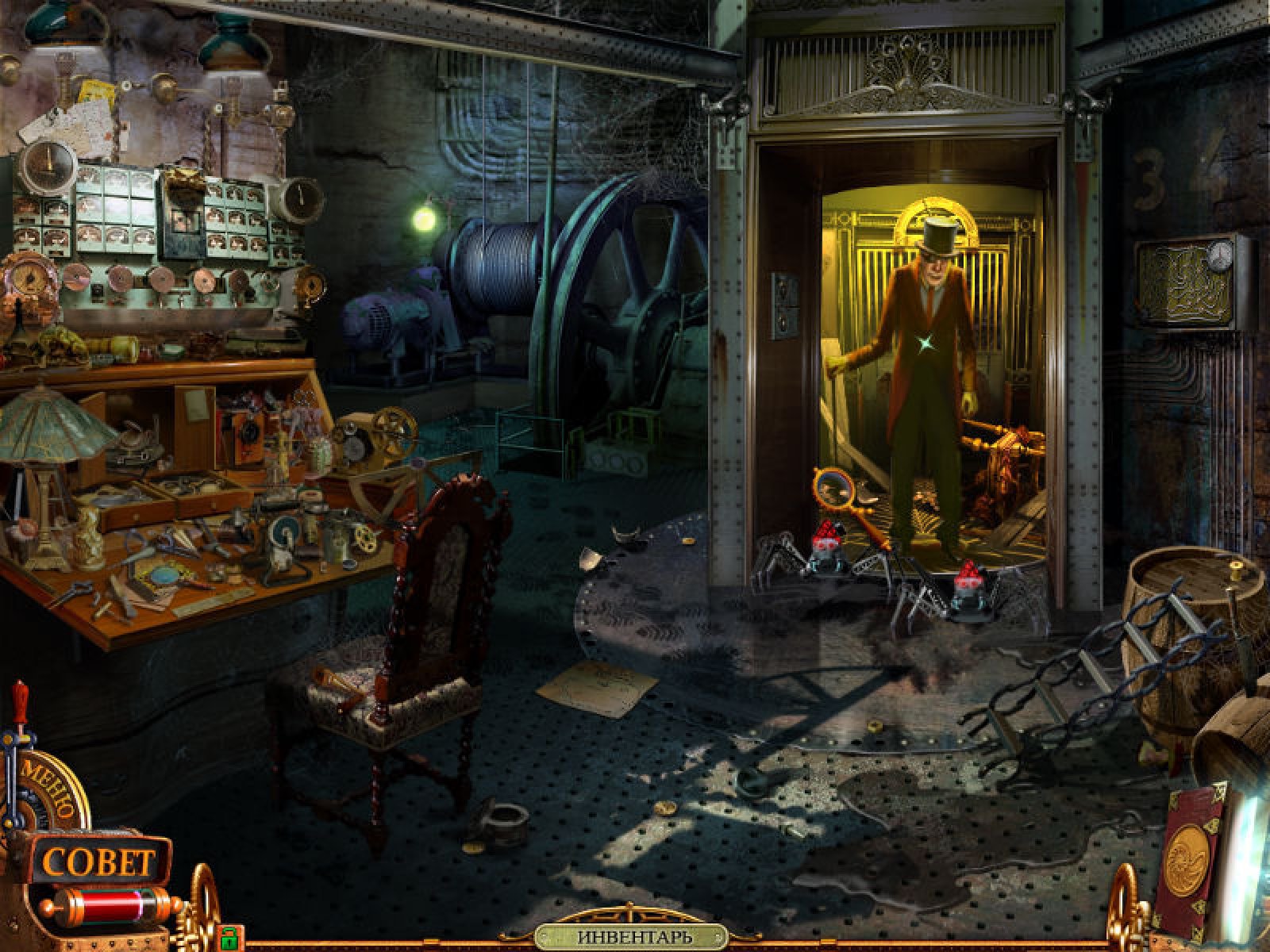Viewport: 1270px width, 952px height.
Task: Toggle the green padlock inventory lock
Action: coord(229,939)
